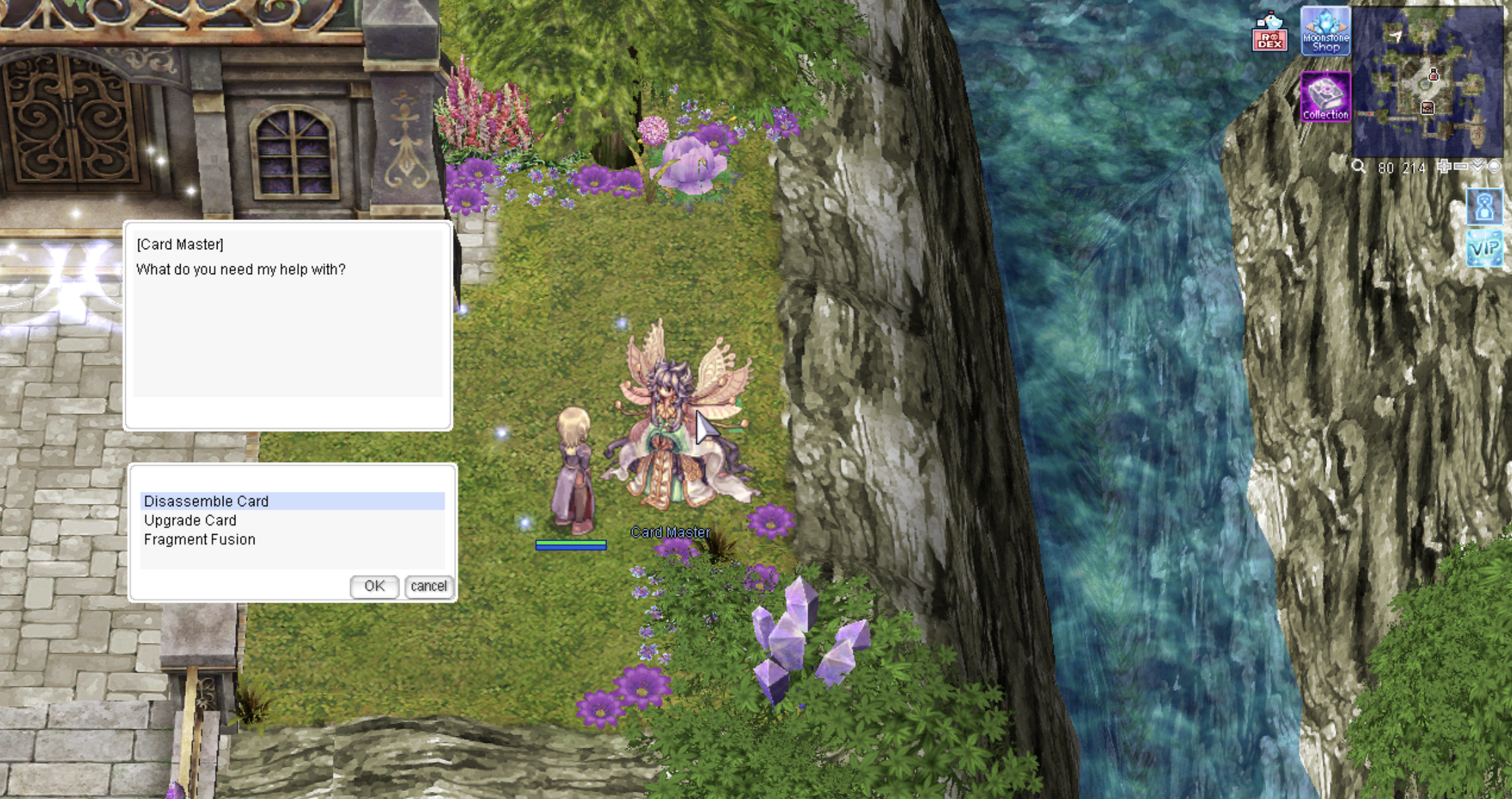Click the round button below the minimap

point(1494,167)
